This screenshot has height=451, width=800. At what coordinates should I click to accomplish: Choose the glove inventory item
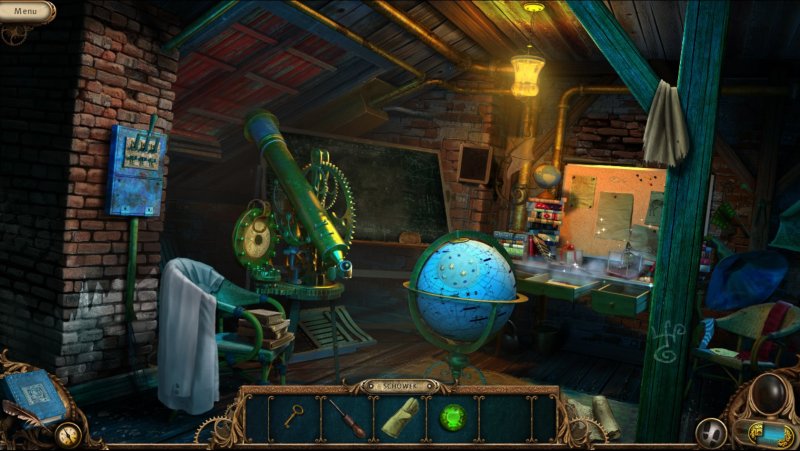pos(400,417)
